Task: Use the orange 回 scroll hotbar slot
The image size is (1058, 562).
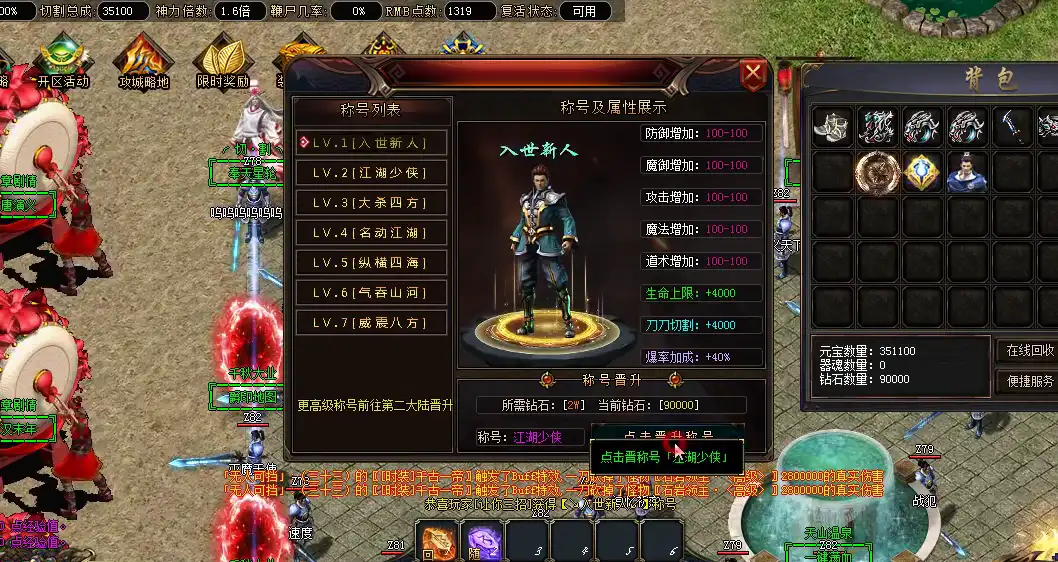Action: (436, 541)
